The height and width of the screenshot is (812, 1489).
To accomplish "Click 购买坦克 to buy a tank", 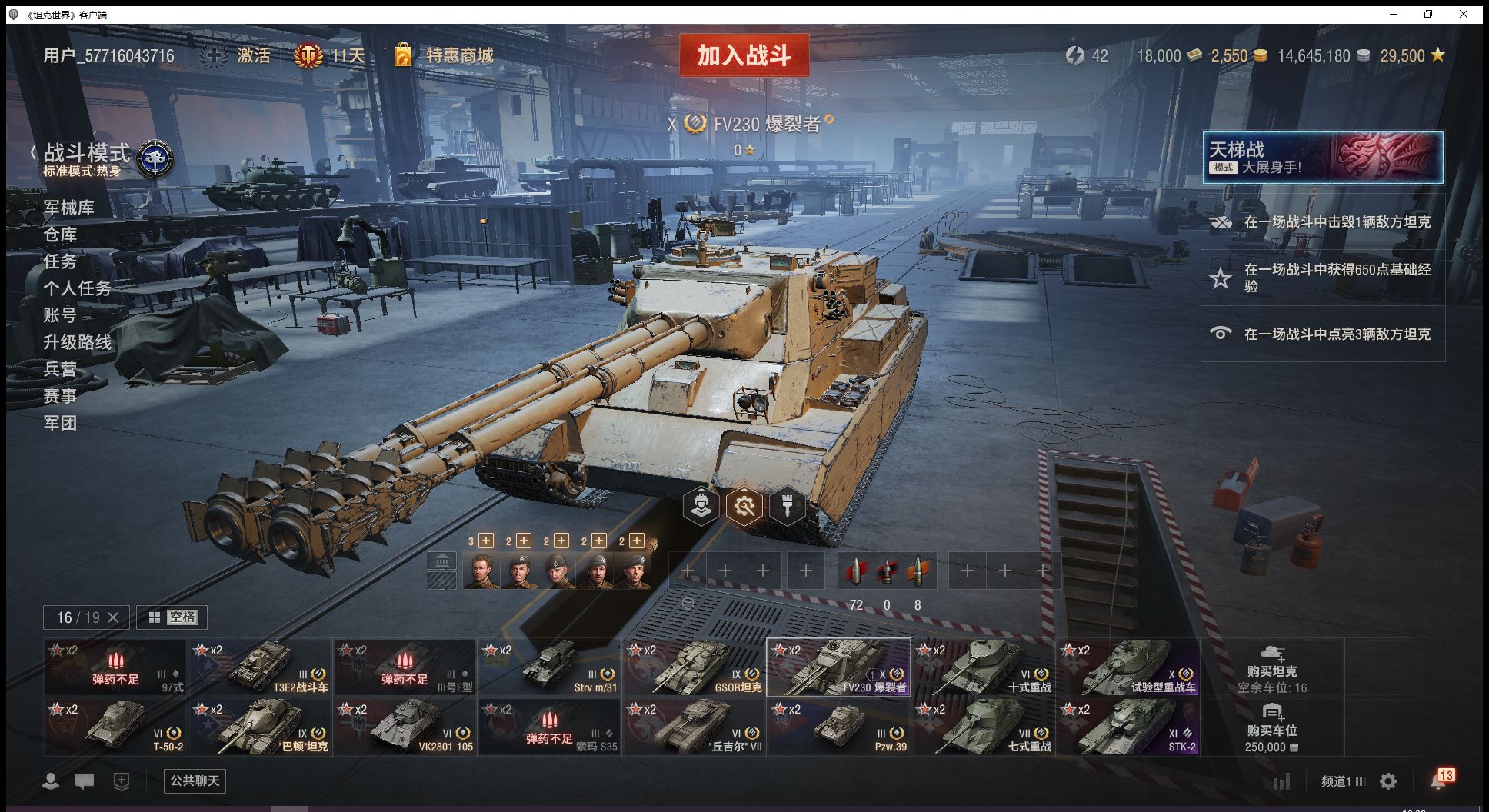I will pos(1272,667).
